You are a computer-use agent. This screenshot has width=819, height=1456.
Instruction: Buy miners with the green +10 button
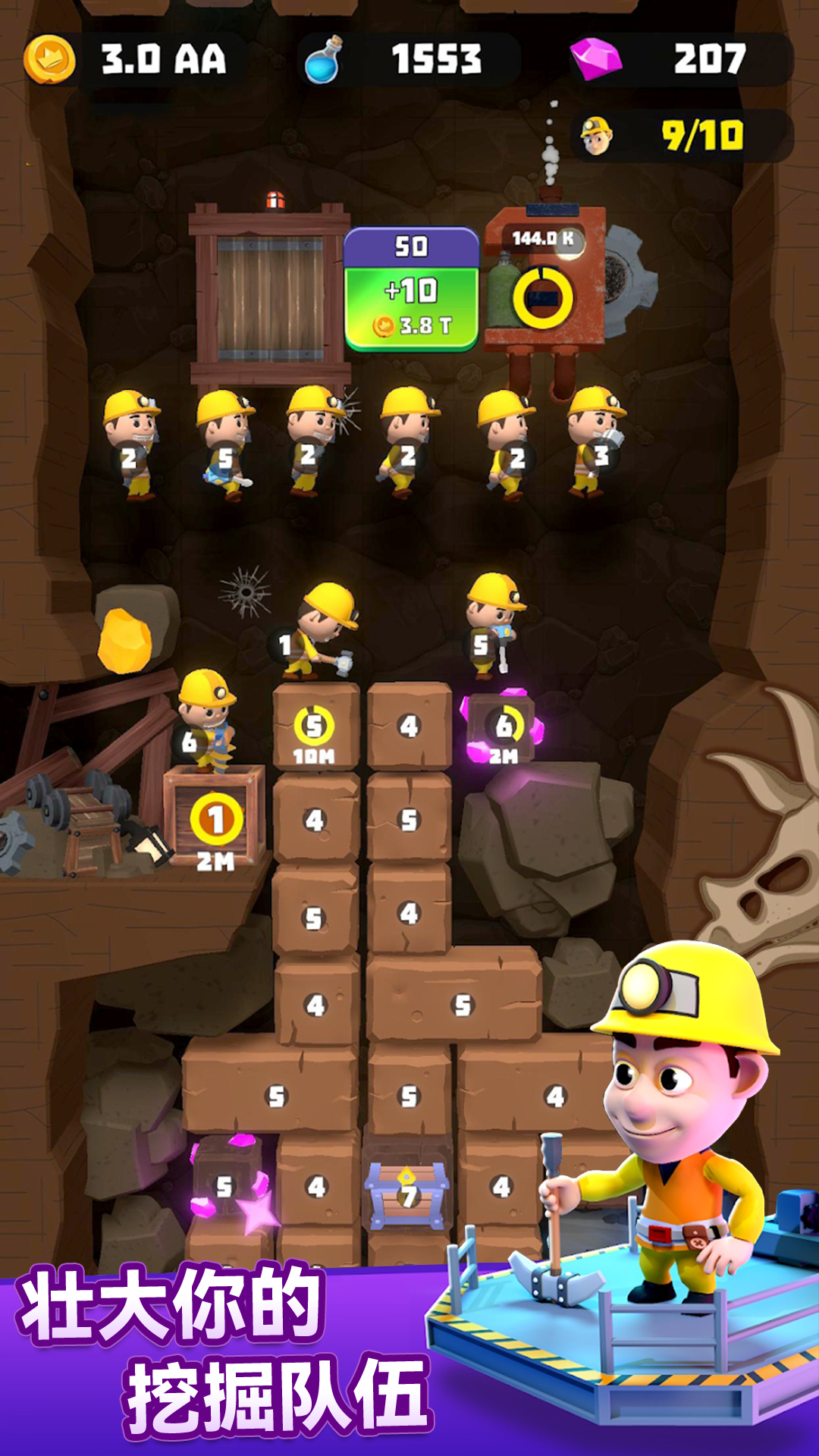[411, 307]
